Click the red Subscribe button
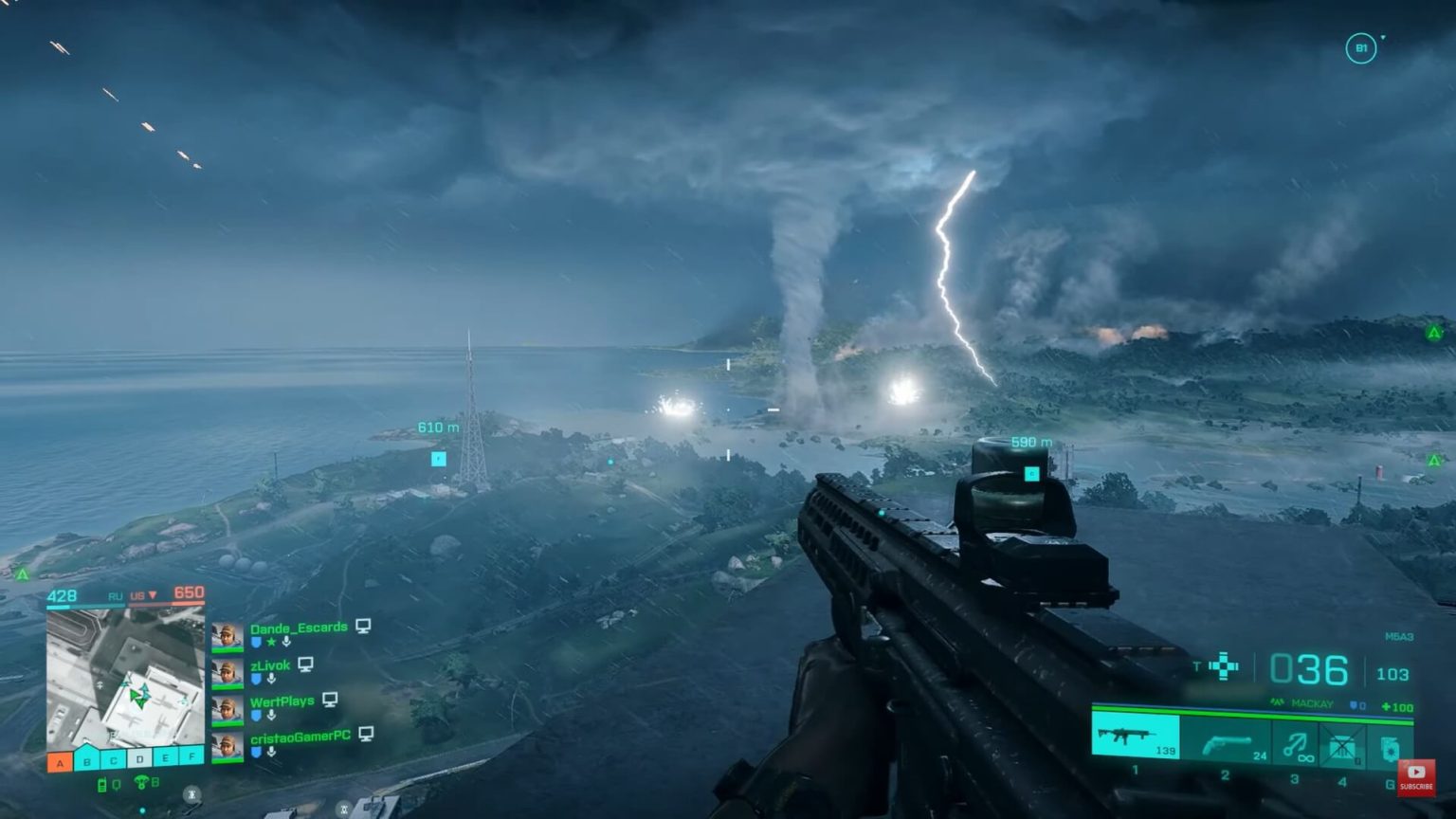Viewport: 1456px width, 819px height. 1415,778
